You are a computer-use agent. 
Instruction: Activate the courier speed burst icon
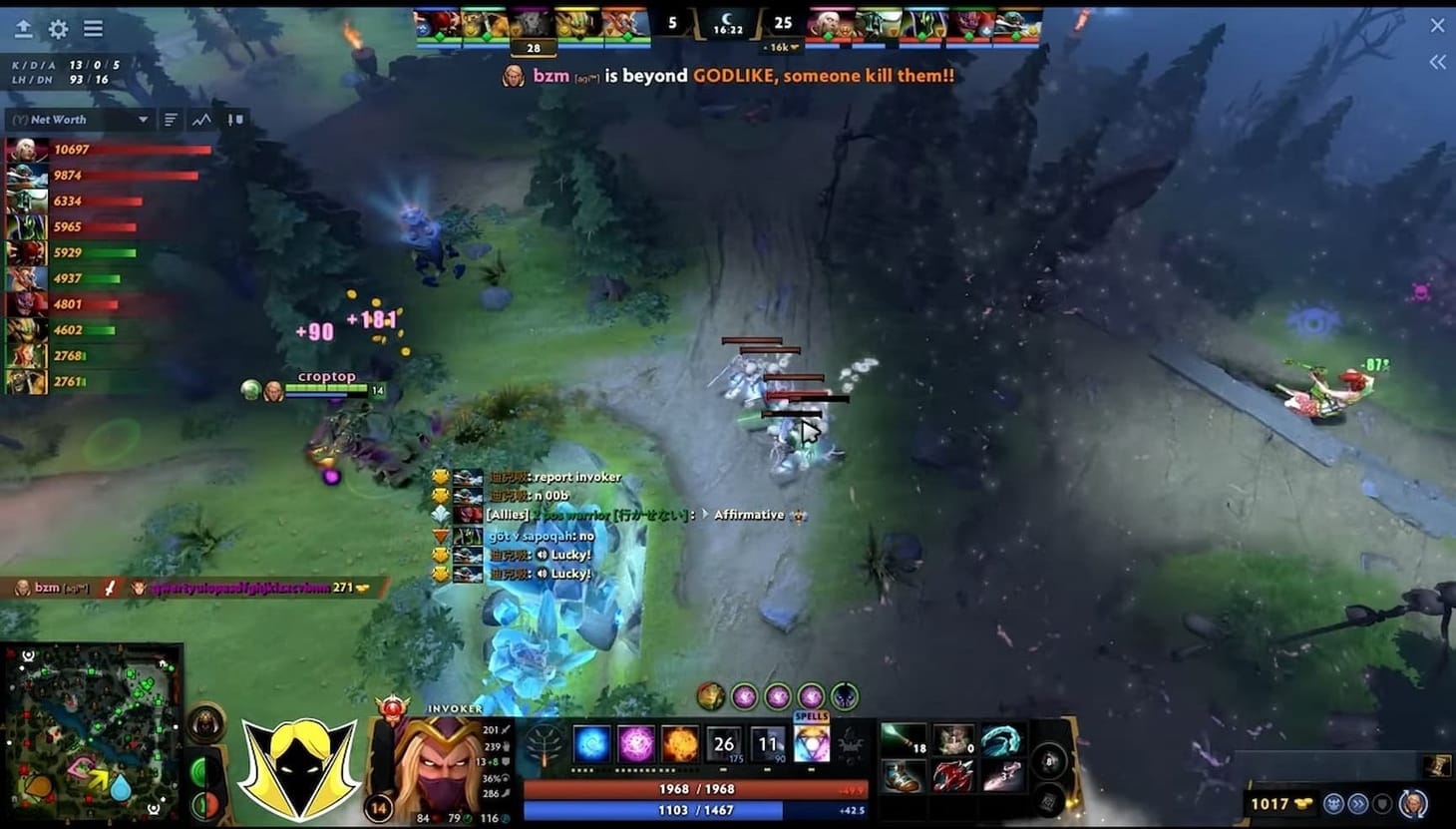1358,803
